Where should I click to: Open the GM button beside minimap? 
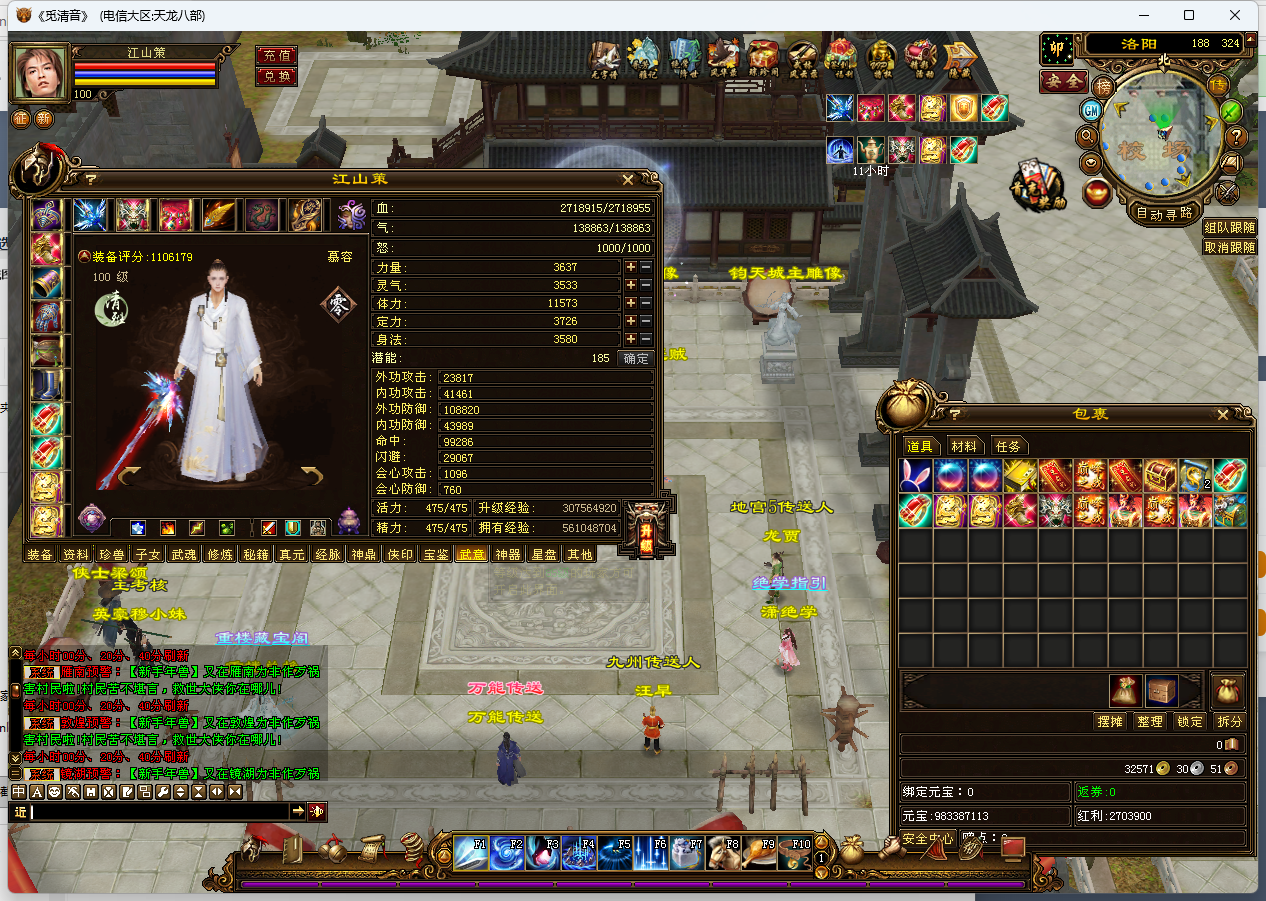pyautogui.click(x=1091, y=111)
